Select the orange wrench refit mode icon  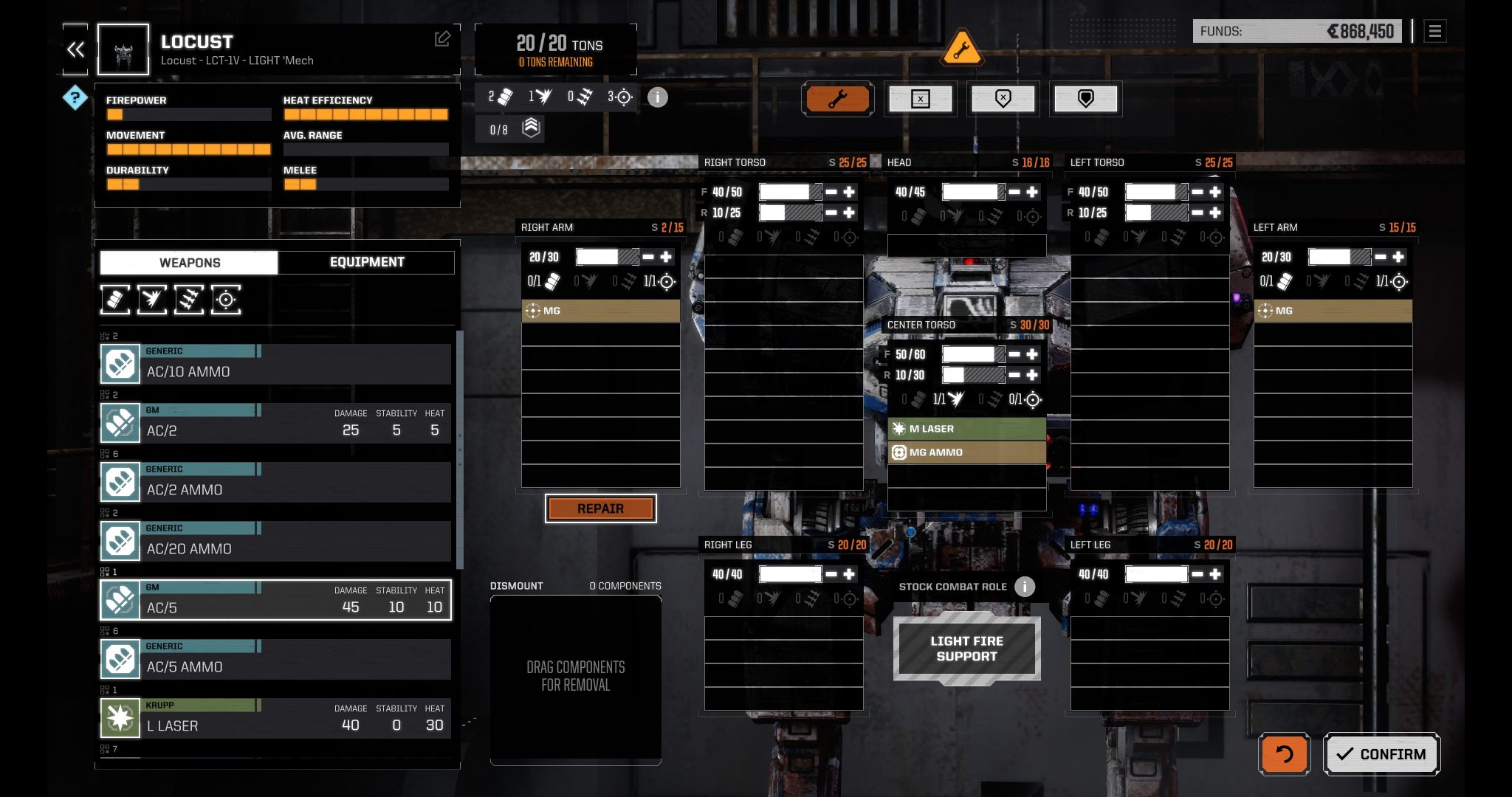(x=837, y=99)
